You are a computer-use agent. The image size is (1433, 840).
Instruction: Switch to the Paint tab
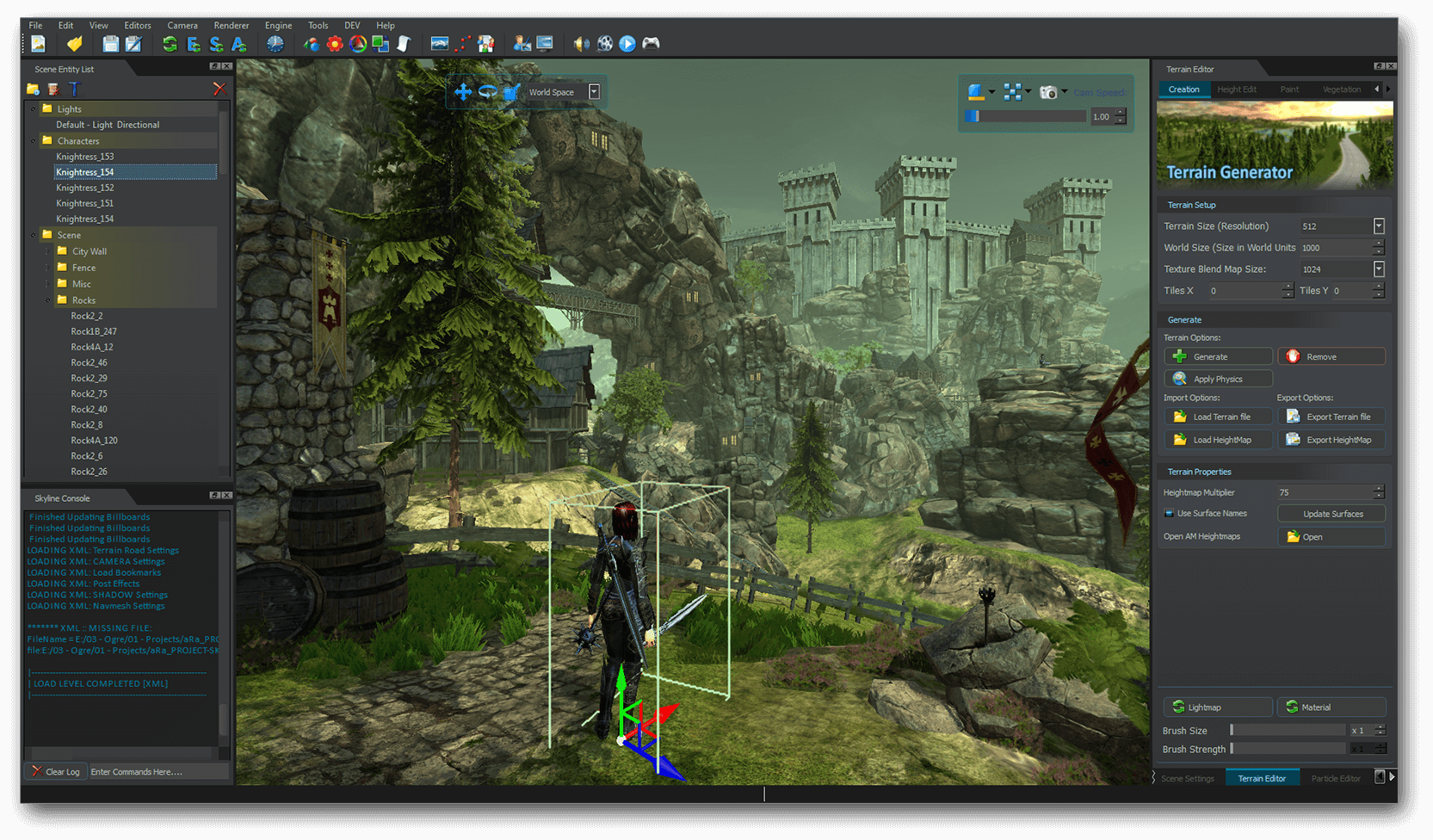(1289, 90)
